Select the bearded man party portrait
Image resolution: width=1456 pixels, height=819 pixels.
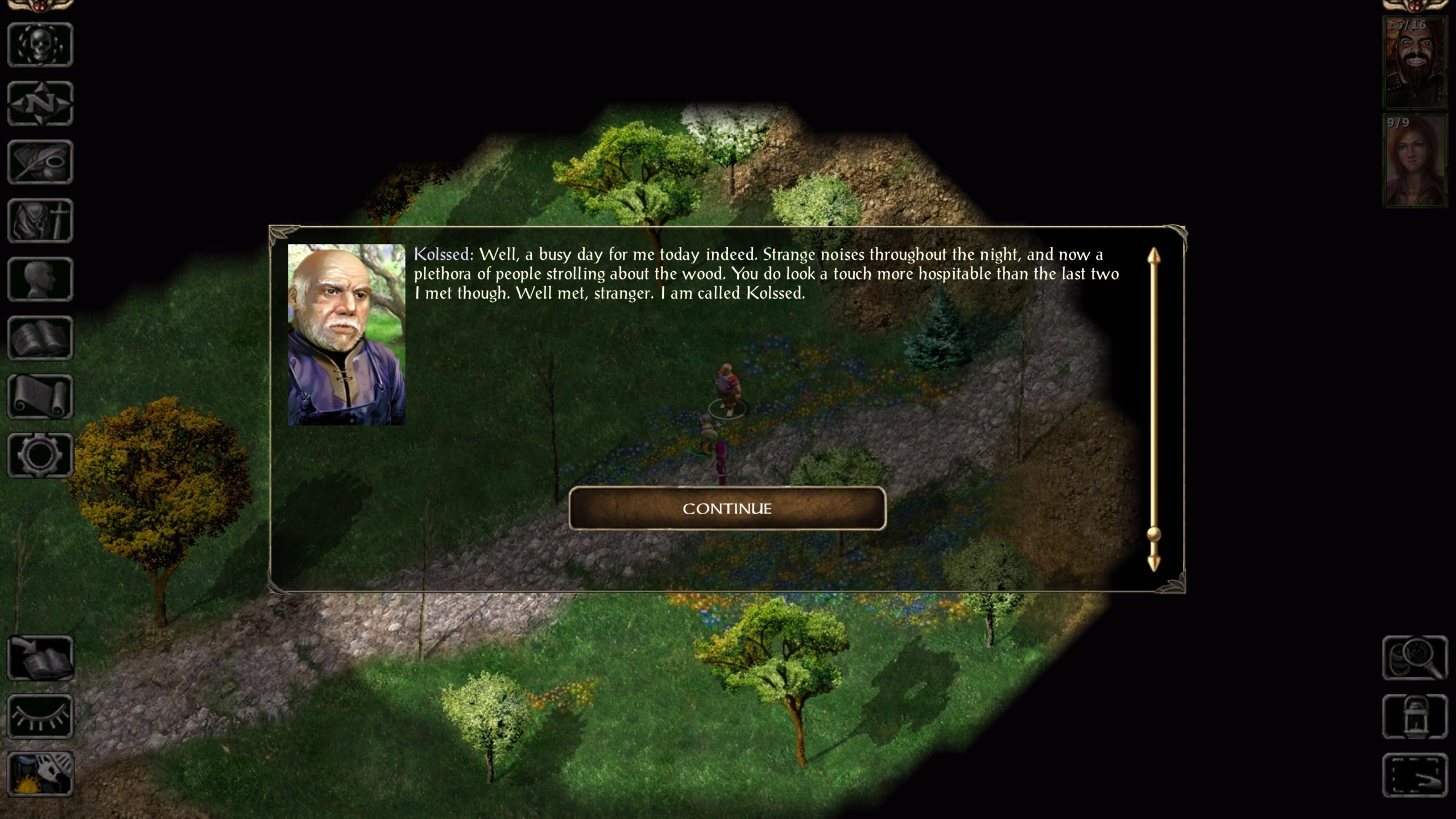pyautogui.click(x=1414, y=63)
